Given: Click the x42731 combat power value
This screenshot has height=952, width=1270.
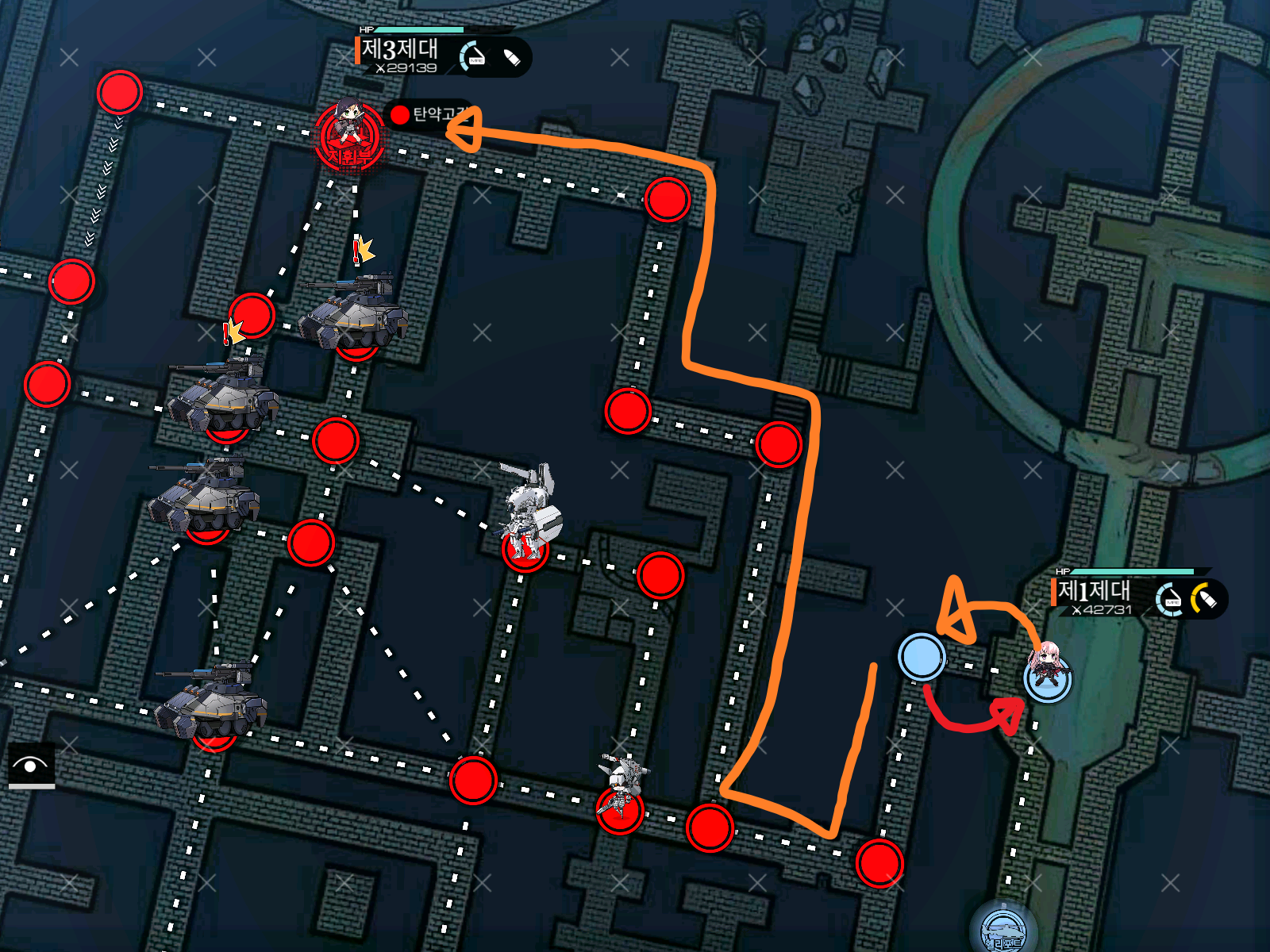Looking at the screenshot, I should tap(1102, 608).
